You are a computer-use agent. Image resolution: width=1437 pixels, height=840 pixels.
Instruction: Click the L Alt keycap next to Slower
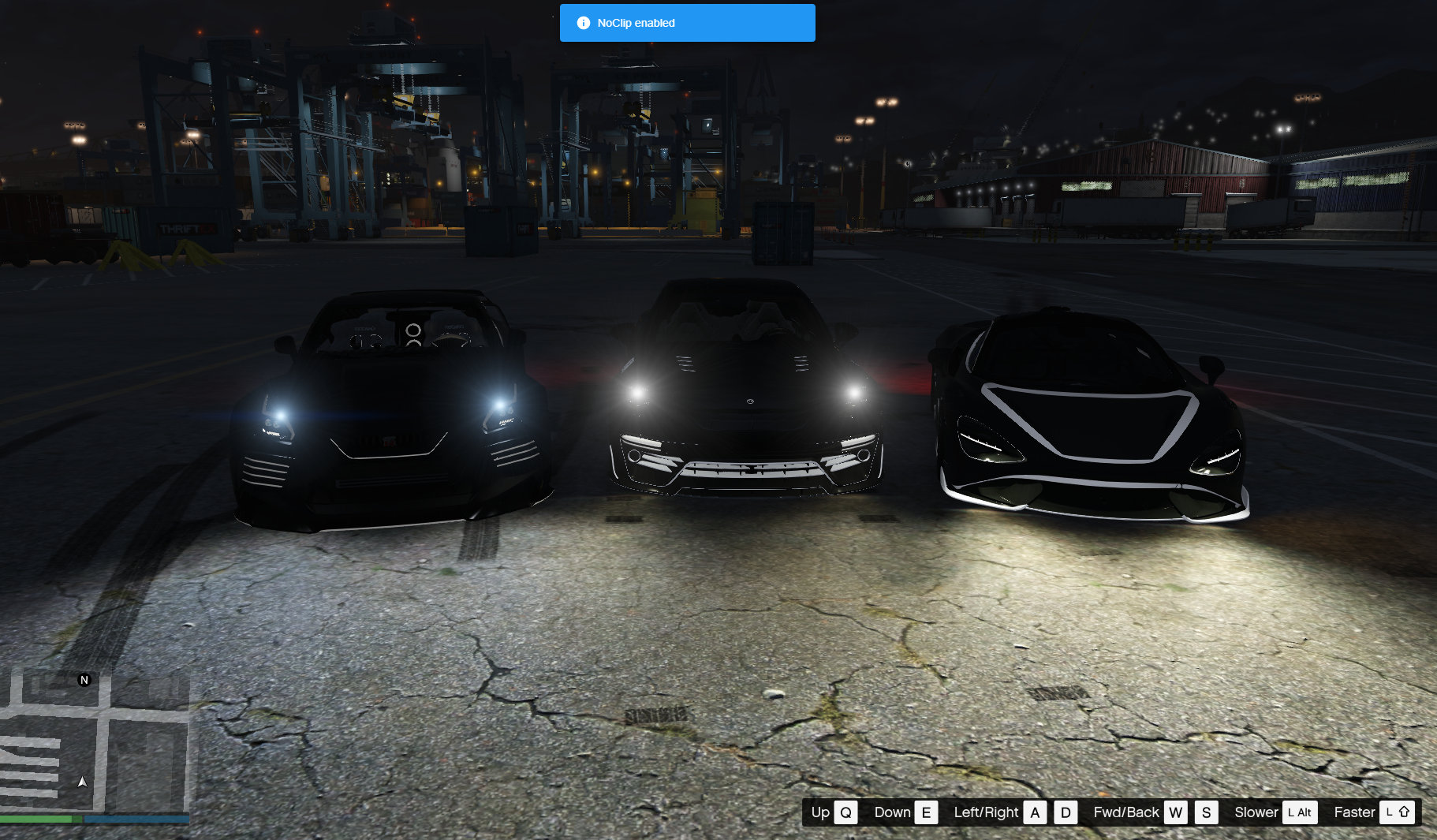(1299, 812)
